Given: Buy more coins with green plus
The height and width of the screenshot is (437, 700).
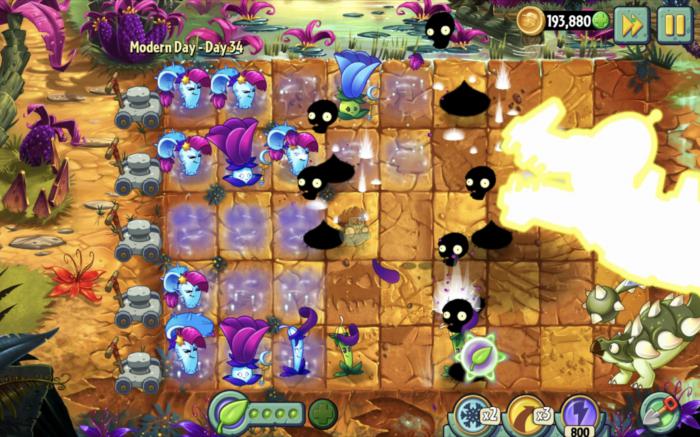Looking at the screenshot, I should [x=600, y=20].
